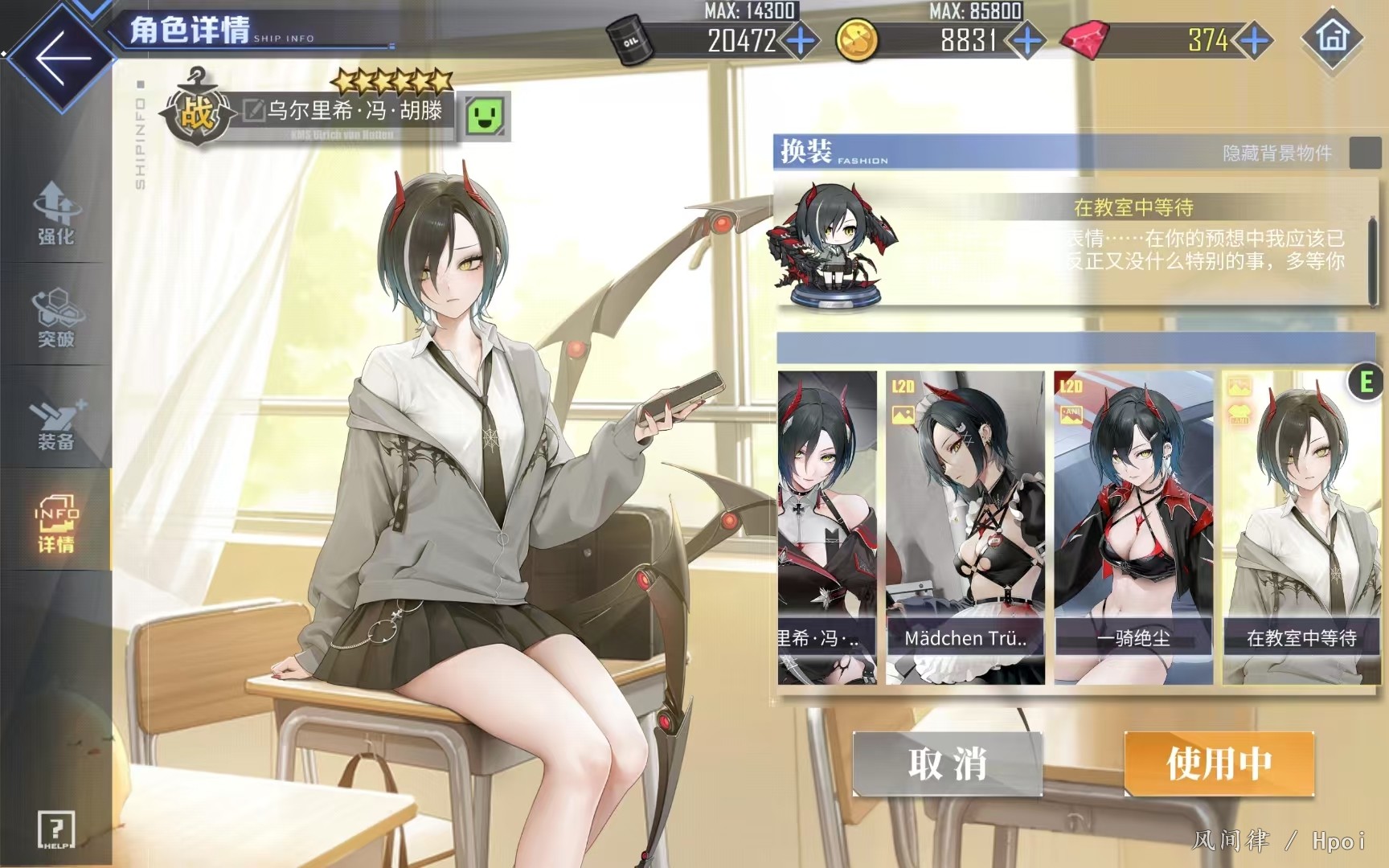Select the 一骑绝尘 skin thumbnail

click(1133, 526)
